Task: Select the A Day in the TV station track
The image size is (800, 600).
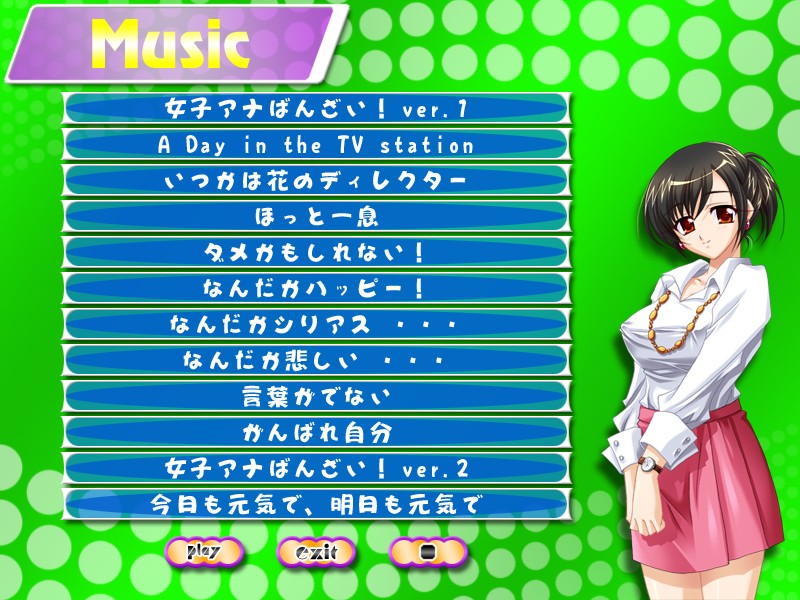Action: coord(316,145)
